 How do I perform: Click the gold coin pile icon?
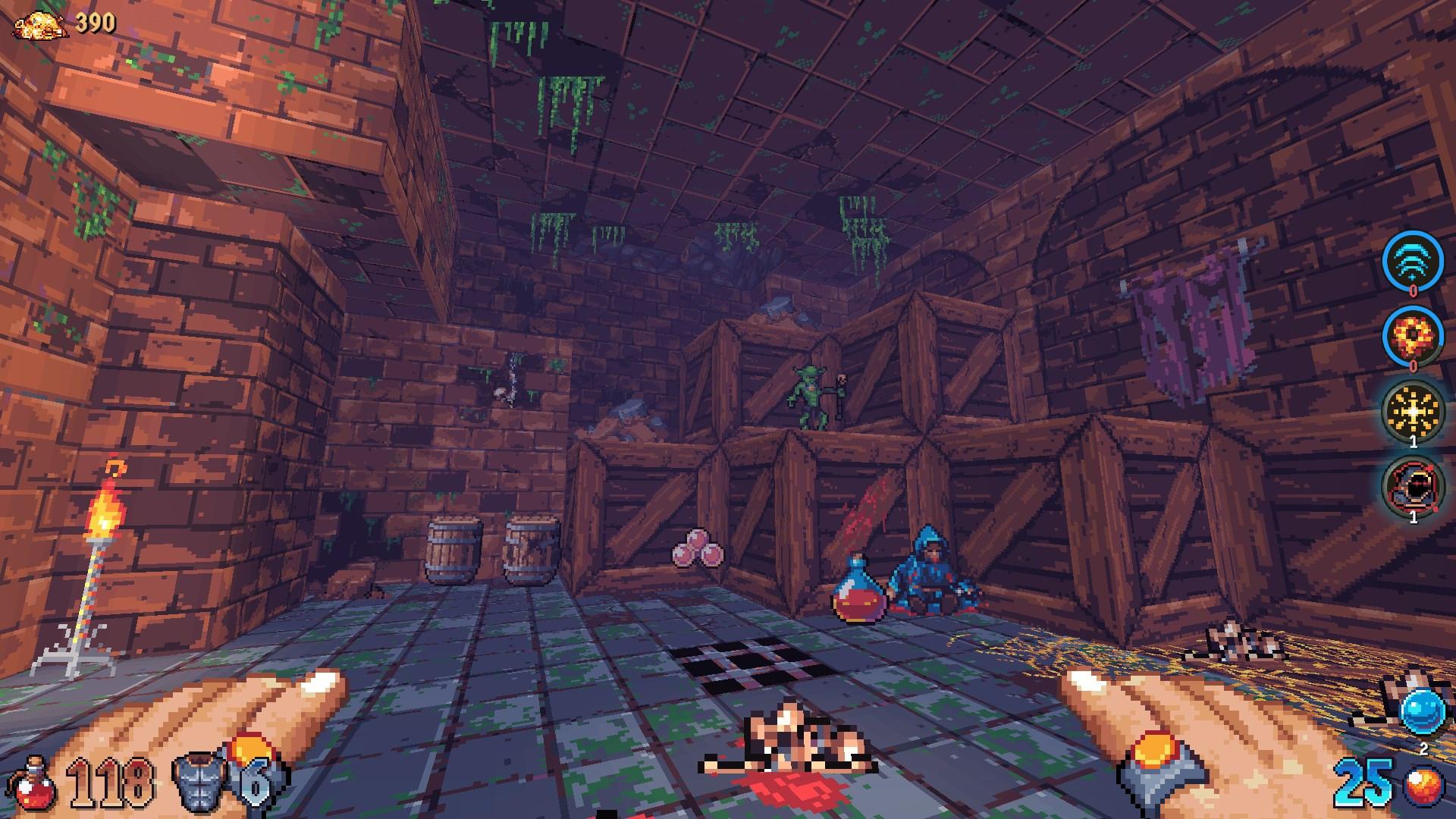coord(40,25)
